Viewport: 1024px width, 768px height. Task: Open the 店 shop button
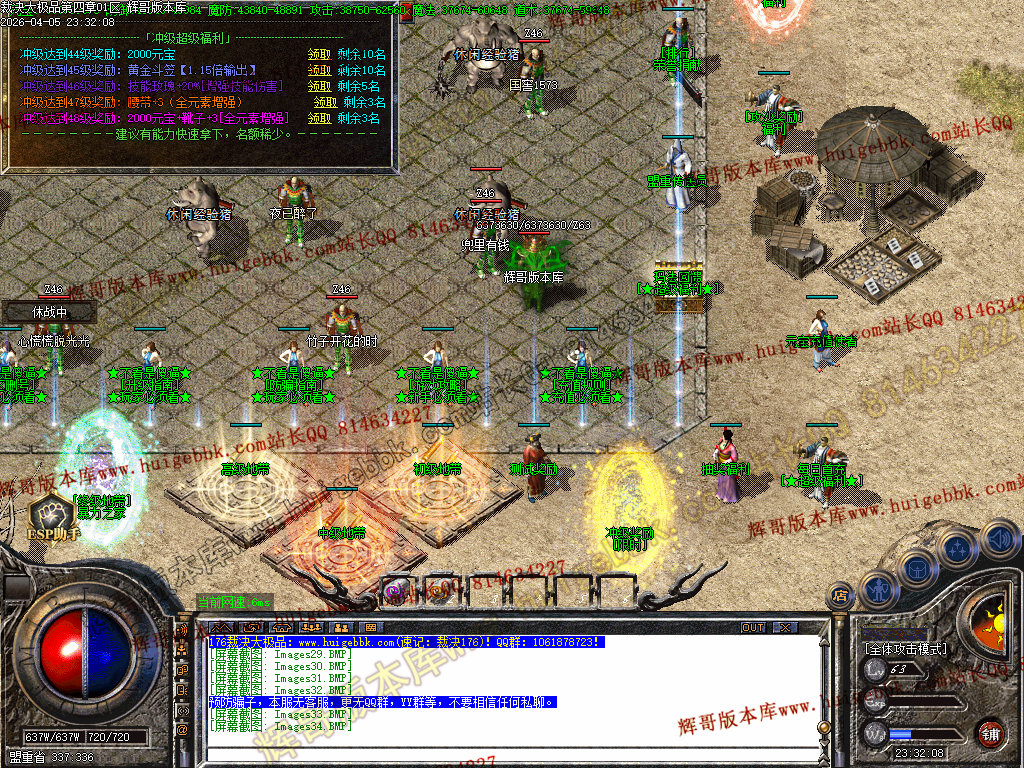842,597
